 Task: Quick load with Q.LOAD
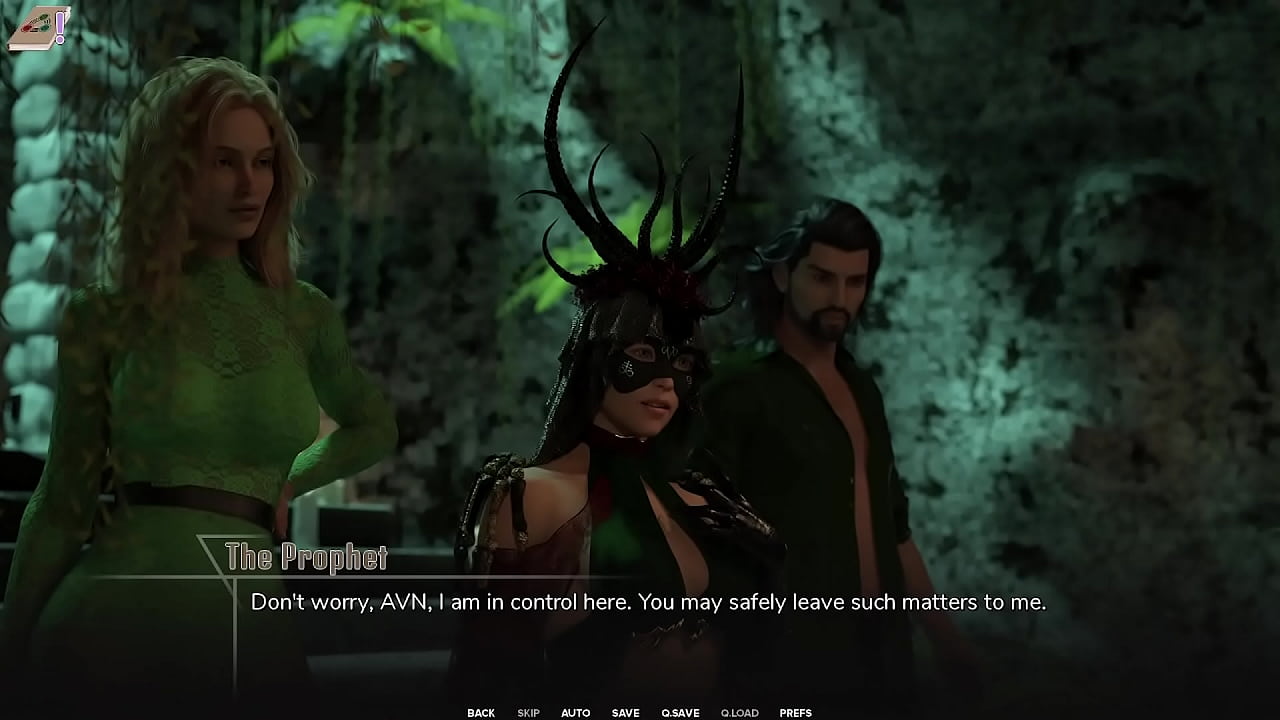[x=739, y=713]
